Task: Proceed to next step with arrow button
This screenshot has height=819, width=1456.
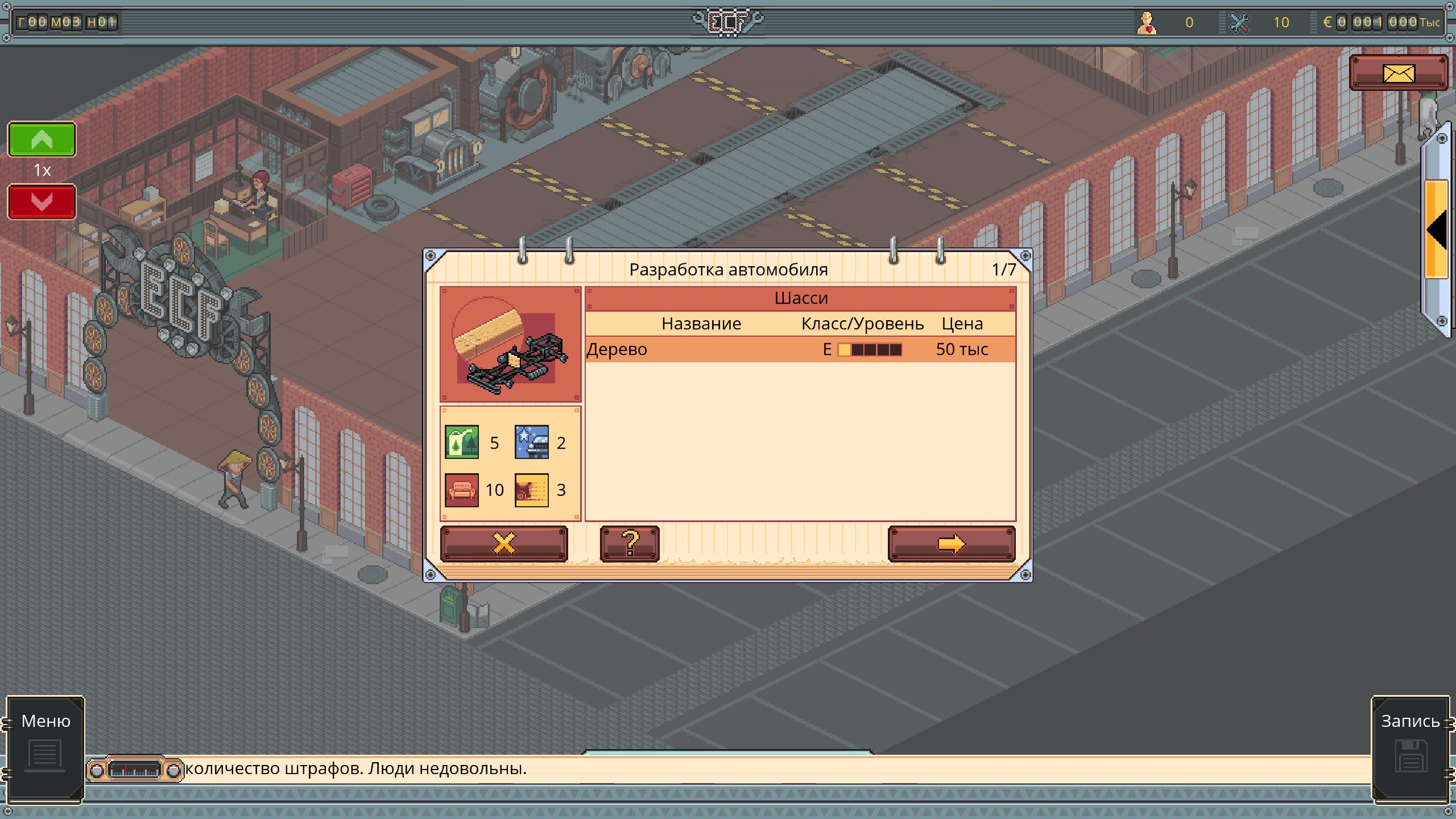Action: (951, 544)
